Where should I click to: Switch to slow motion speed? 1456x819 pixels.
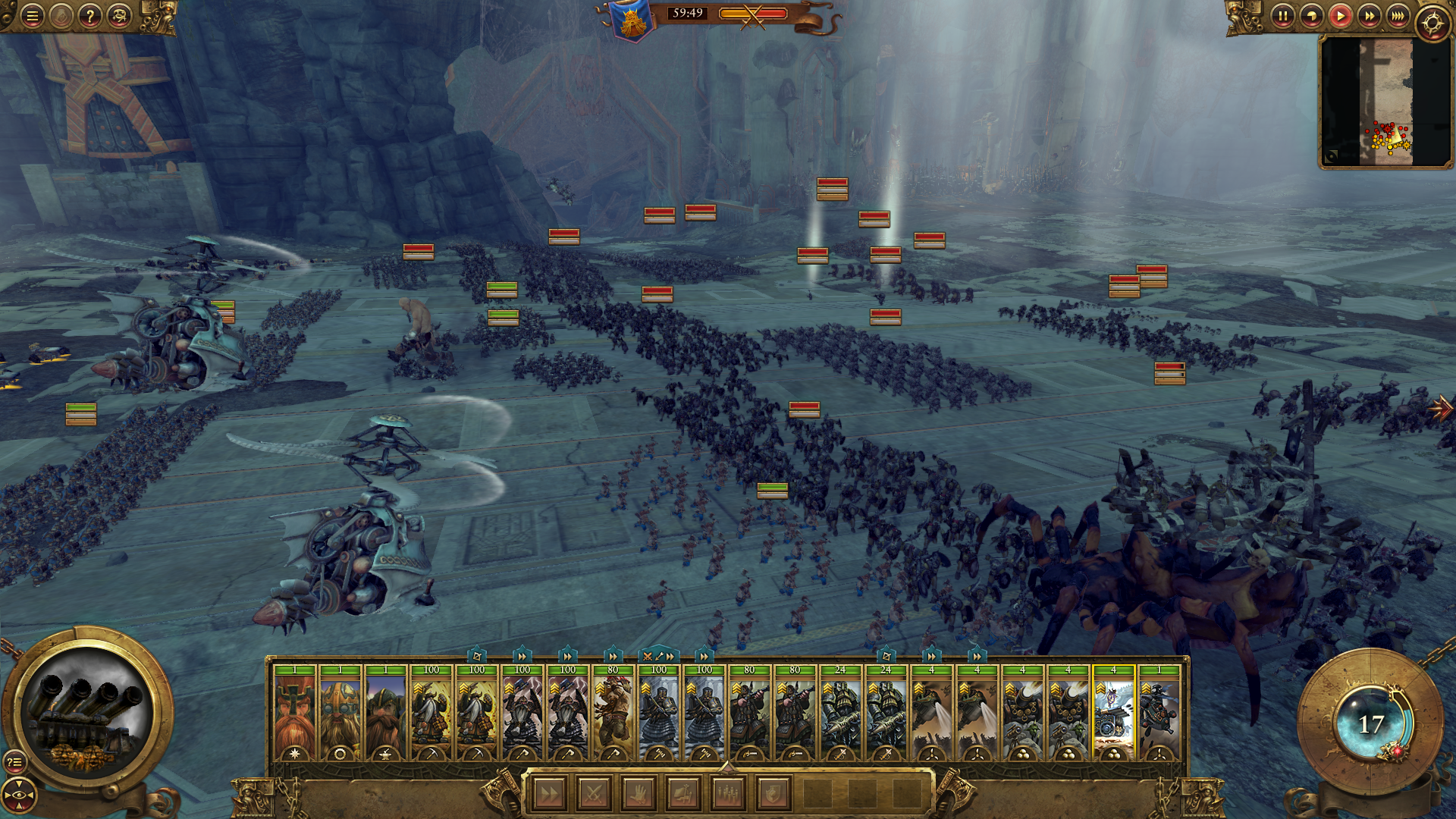pos(1311,16)
